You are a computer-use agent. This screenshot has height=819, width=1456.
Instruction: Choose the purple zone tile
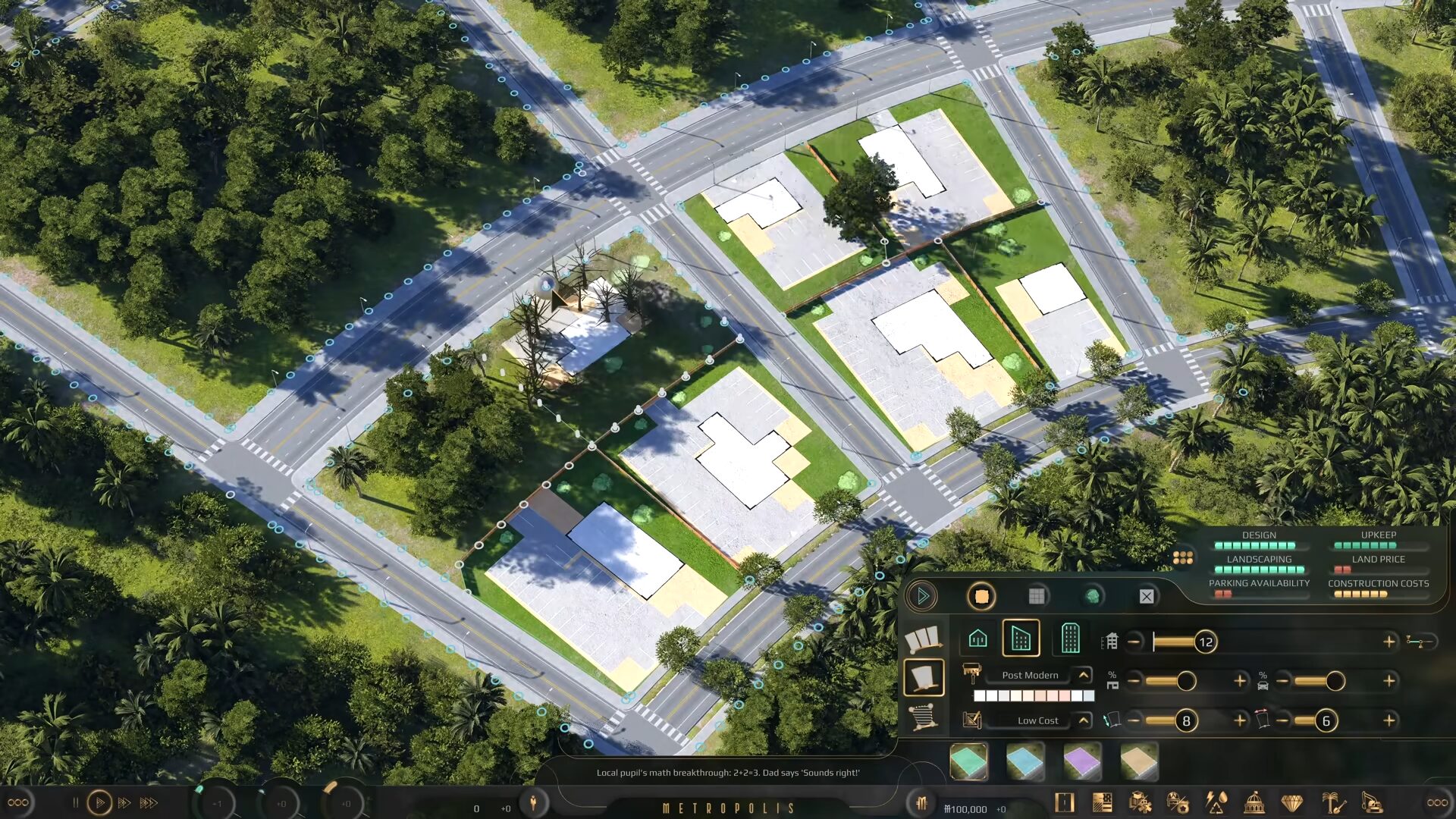[1082, 761]
